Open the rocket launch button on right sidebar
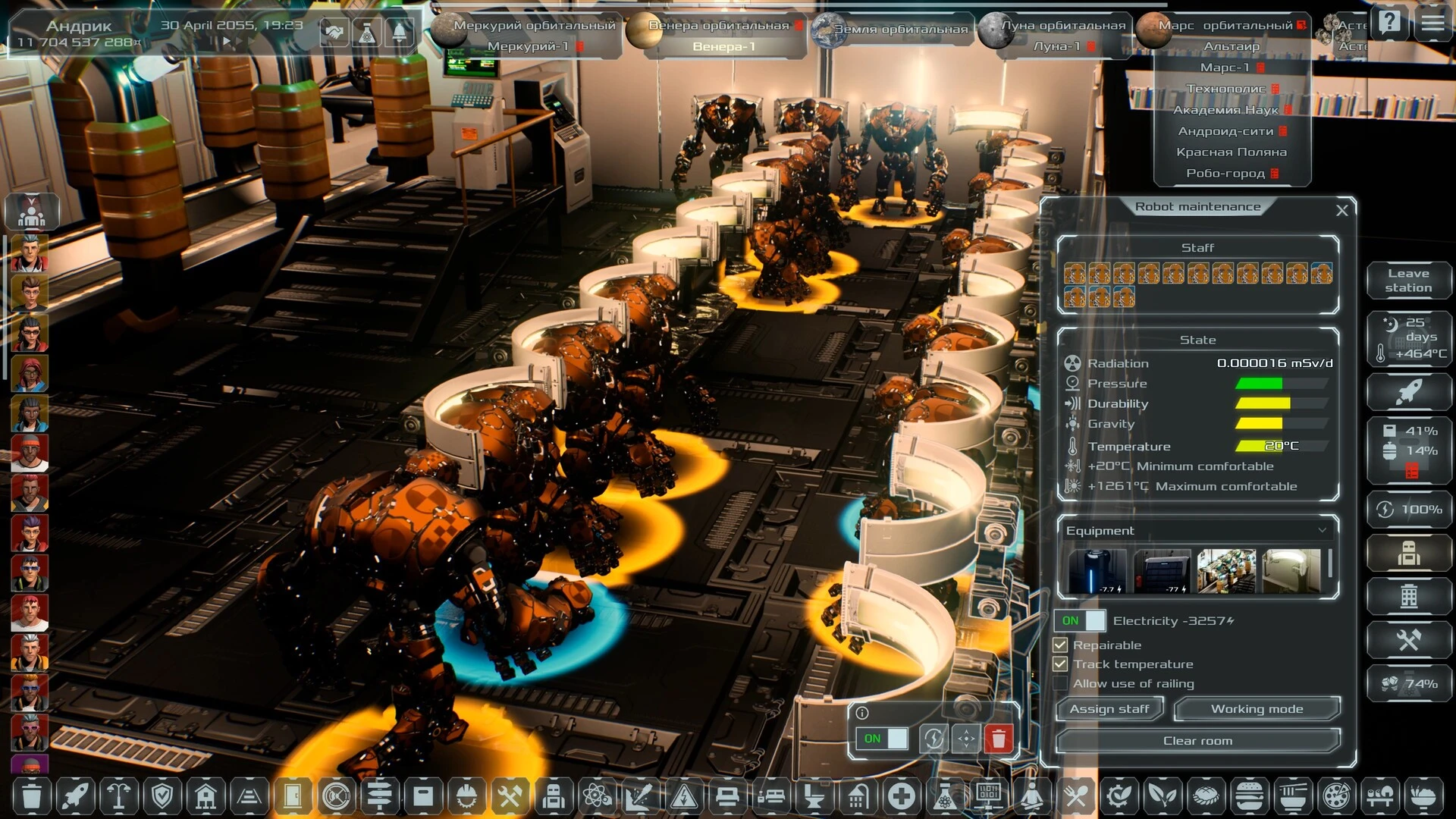The height and width of the screenshot is (819, 1456). (x=1408, y=392)
